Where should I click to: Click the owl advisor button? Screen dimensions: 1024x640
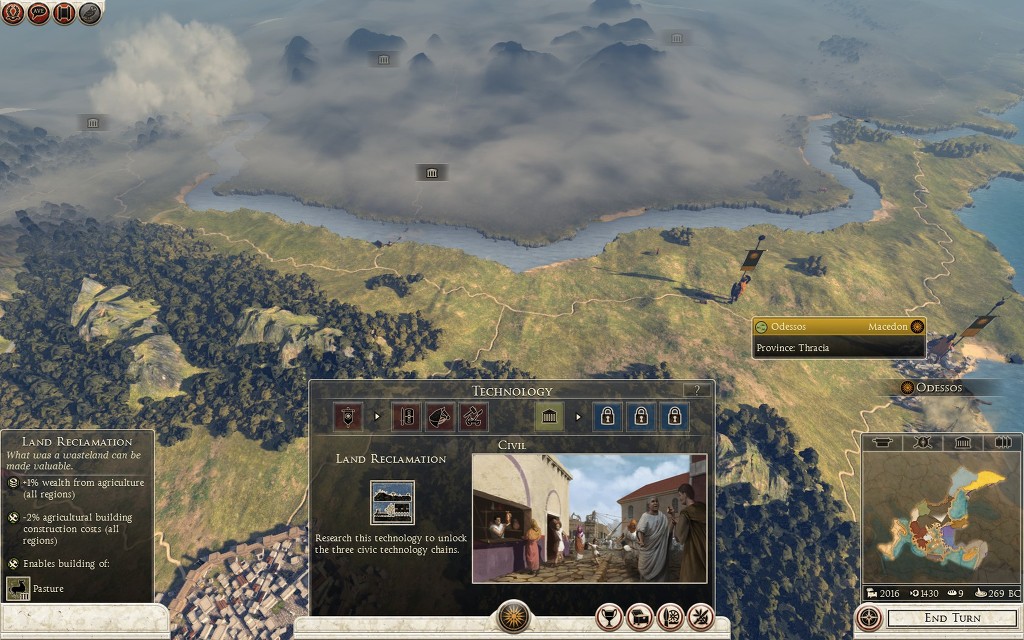[90, 13]
